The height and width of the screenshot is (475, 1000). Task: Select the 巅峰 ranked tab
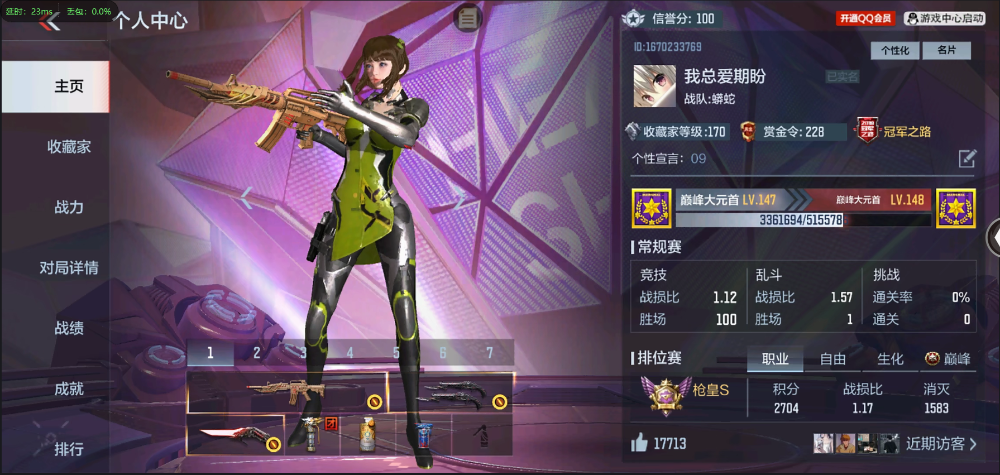click(947, 359)
